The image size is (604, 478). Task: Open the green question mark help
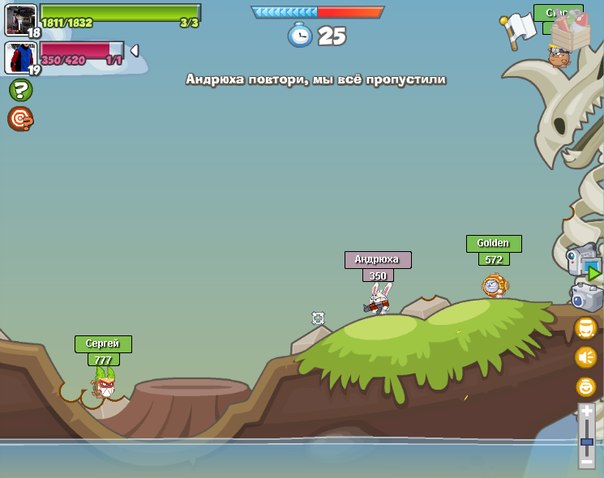[x=20, y=90]
